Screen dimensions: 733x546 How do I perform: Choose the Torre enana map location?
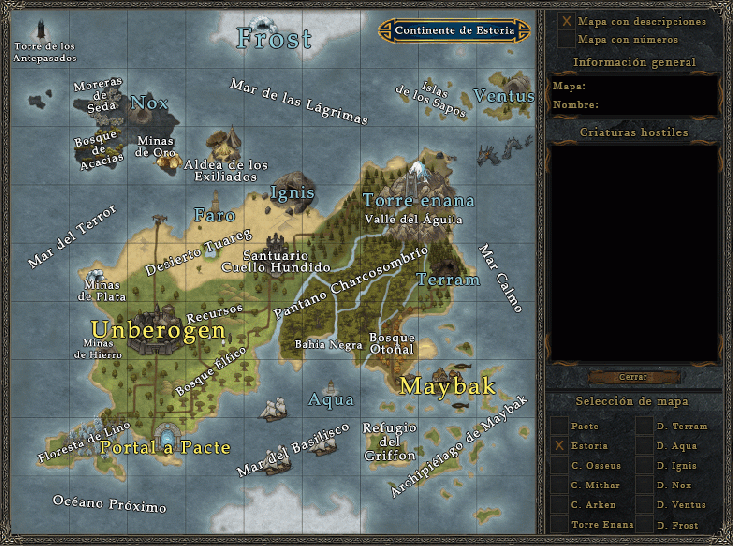click(x=418, y=200)
